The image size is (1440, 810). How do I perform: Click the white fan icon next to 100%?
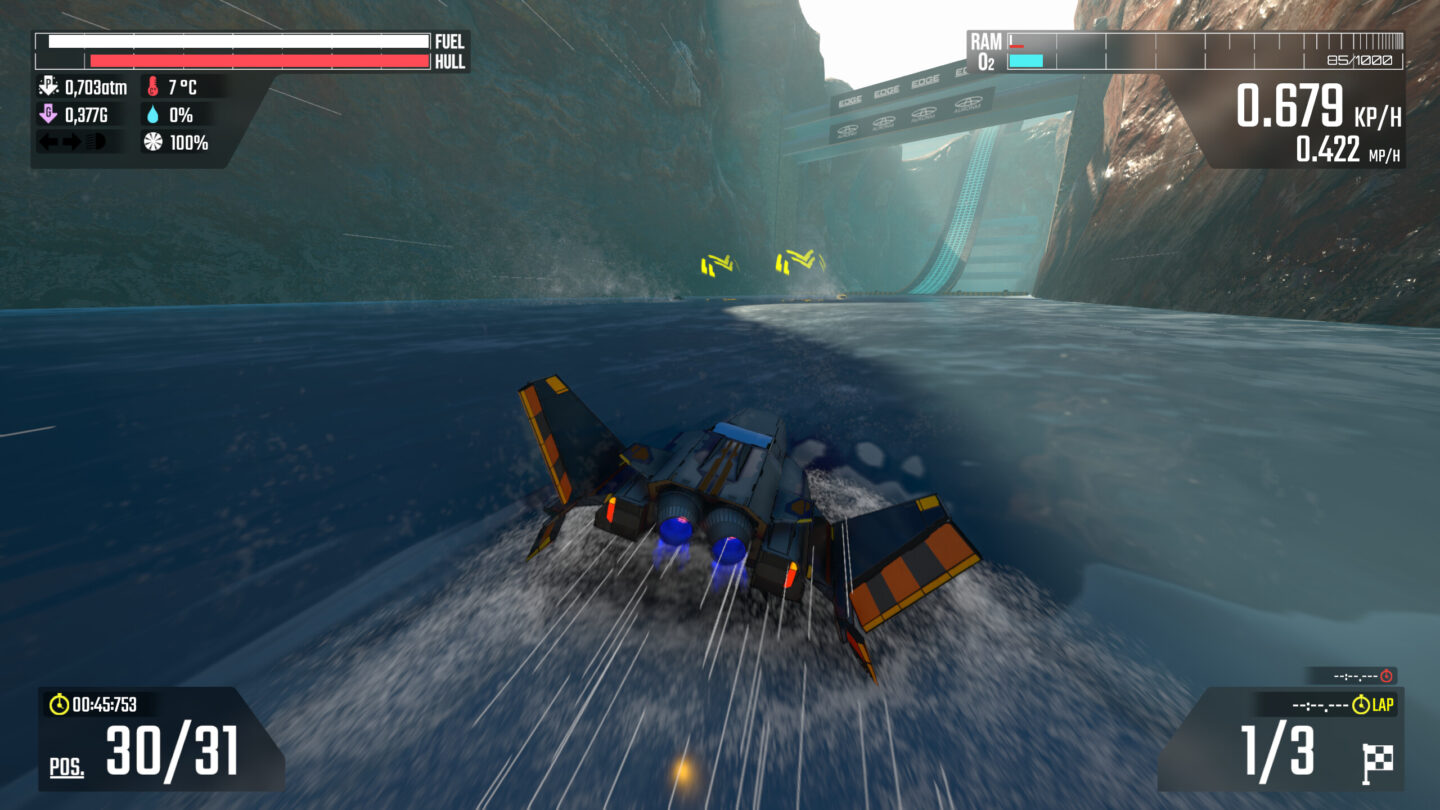coord(152,142)
